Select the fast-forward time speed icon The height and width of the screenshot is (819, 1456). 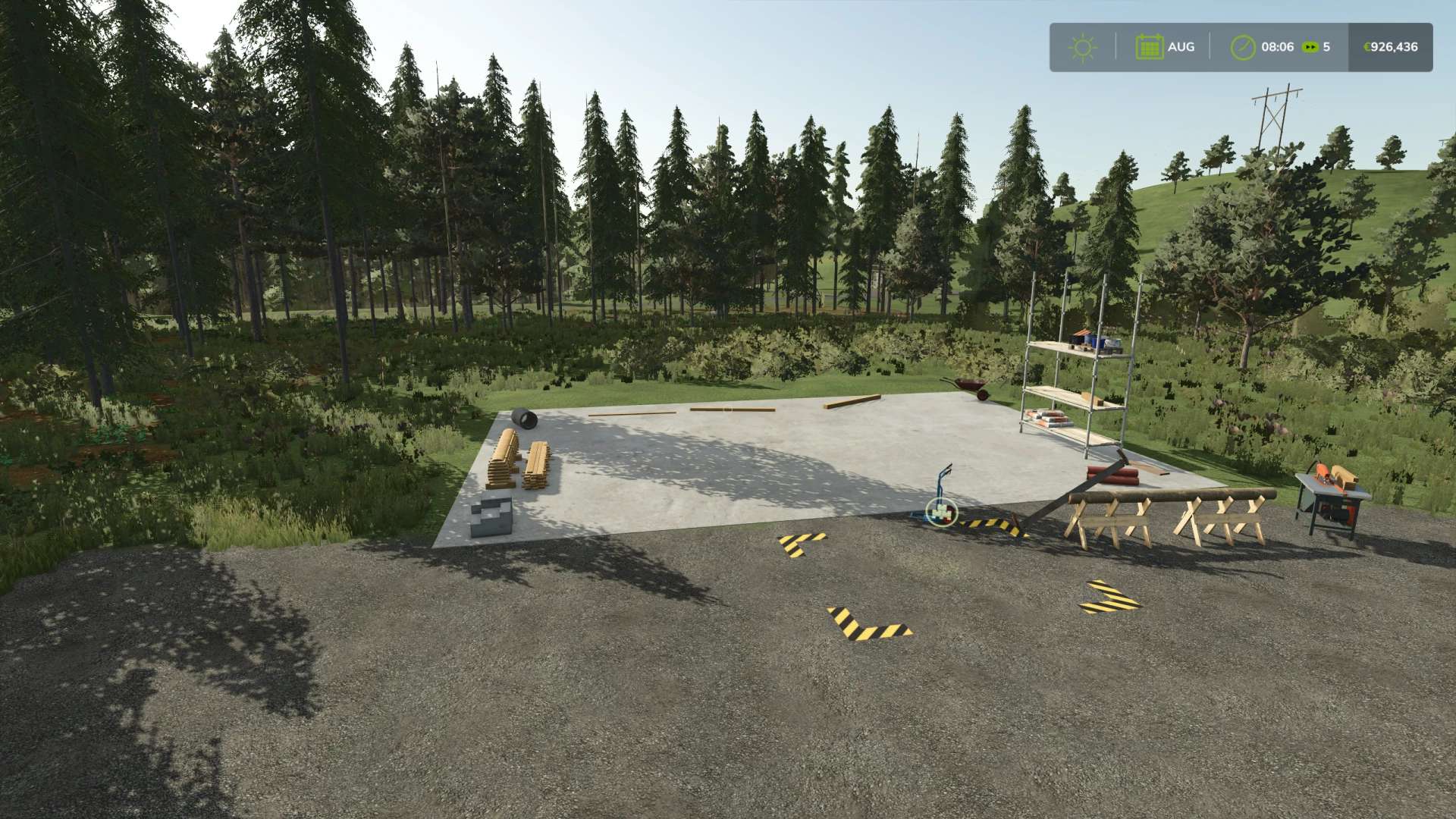[1310, 47]
